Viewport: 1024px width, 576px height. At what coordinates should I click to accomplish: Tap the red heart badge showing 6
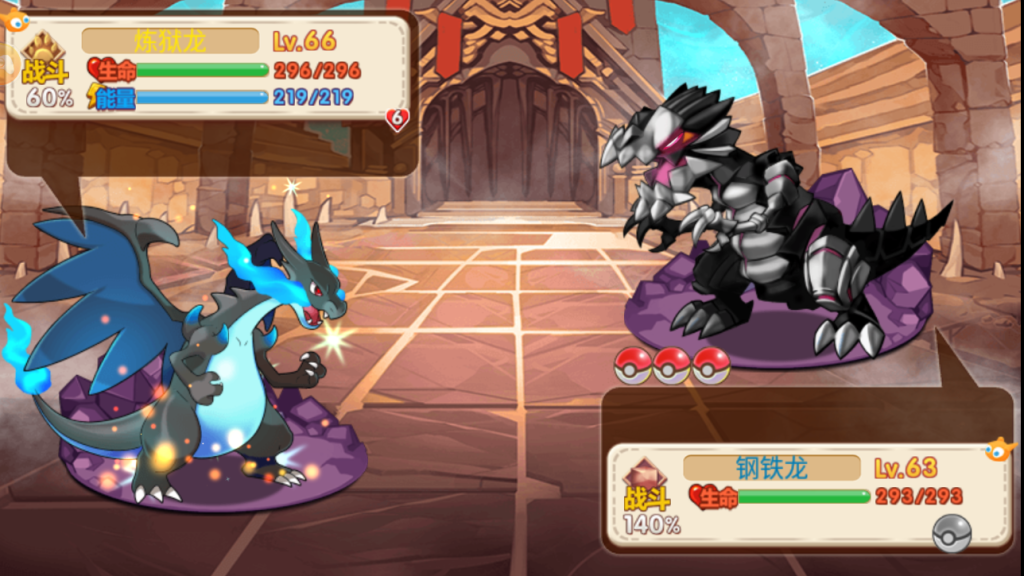click(397, 120)
